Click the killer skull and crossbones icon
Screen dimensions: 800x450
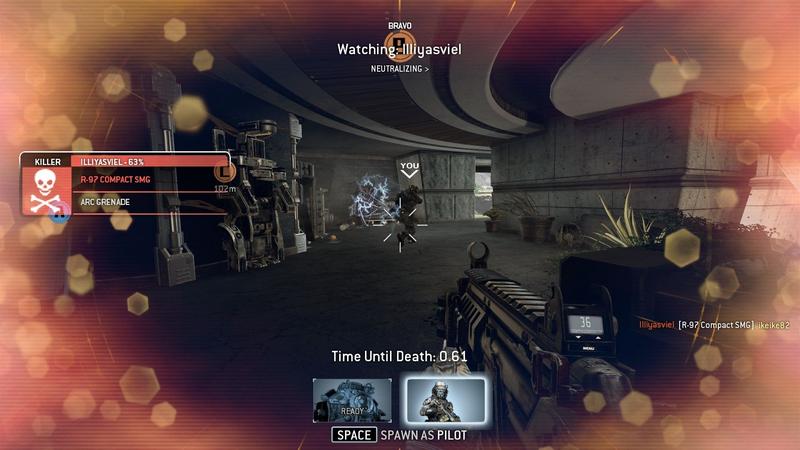click(48, 191)
